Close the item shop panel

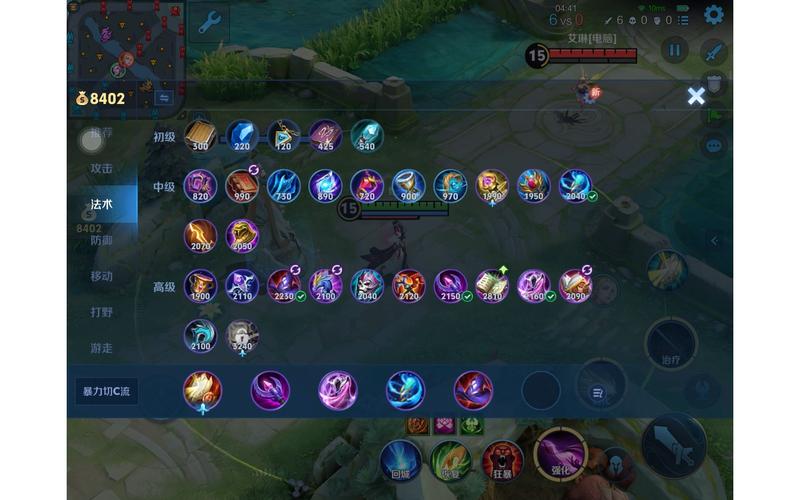(696, 96)
